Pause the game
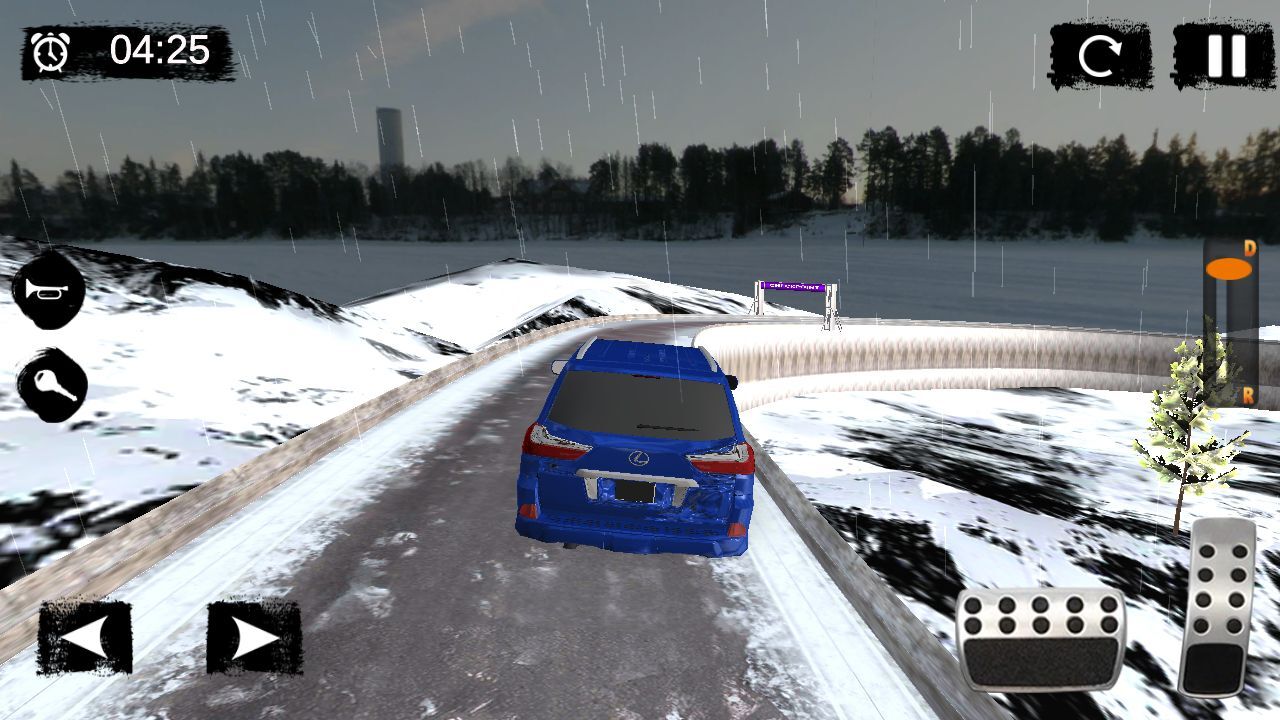The width and height of the screenshot is (1280, 720). click(x=1224, y=56)
